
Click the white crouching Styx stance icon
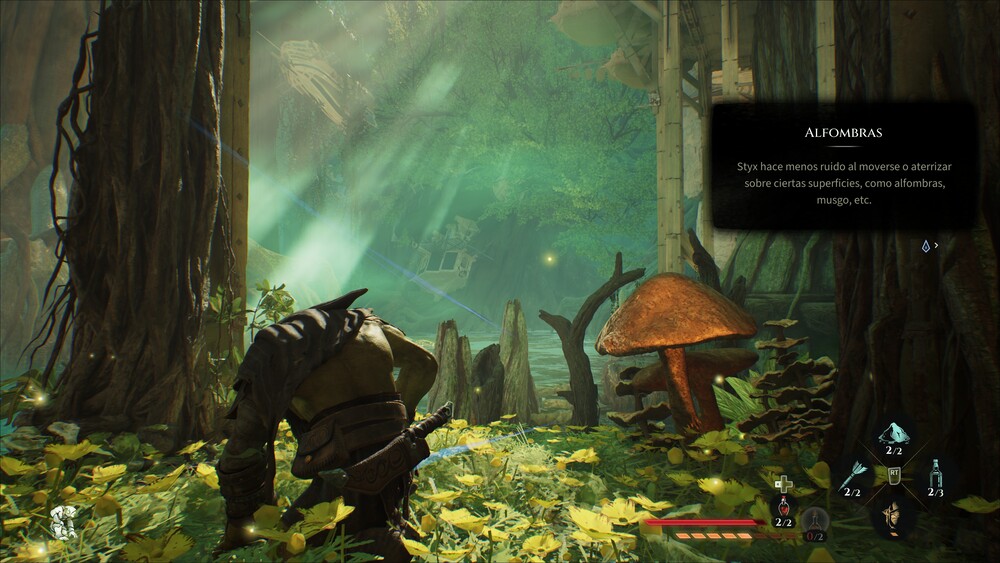[63, 521]
